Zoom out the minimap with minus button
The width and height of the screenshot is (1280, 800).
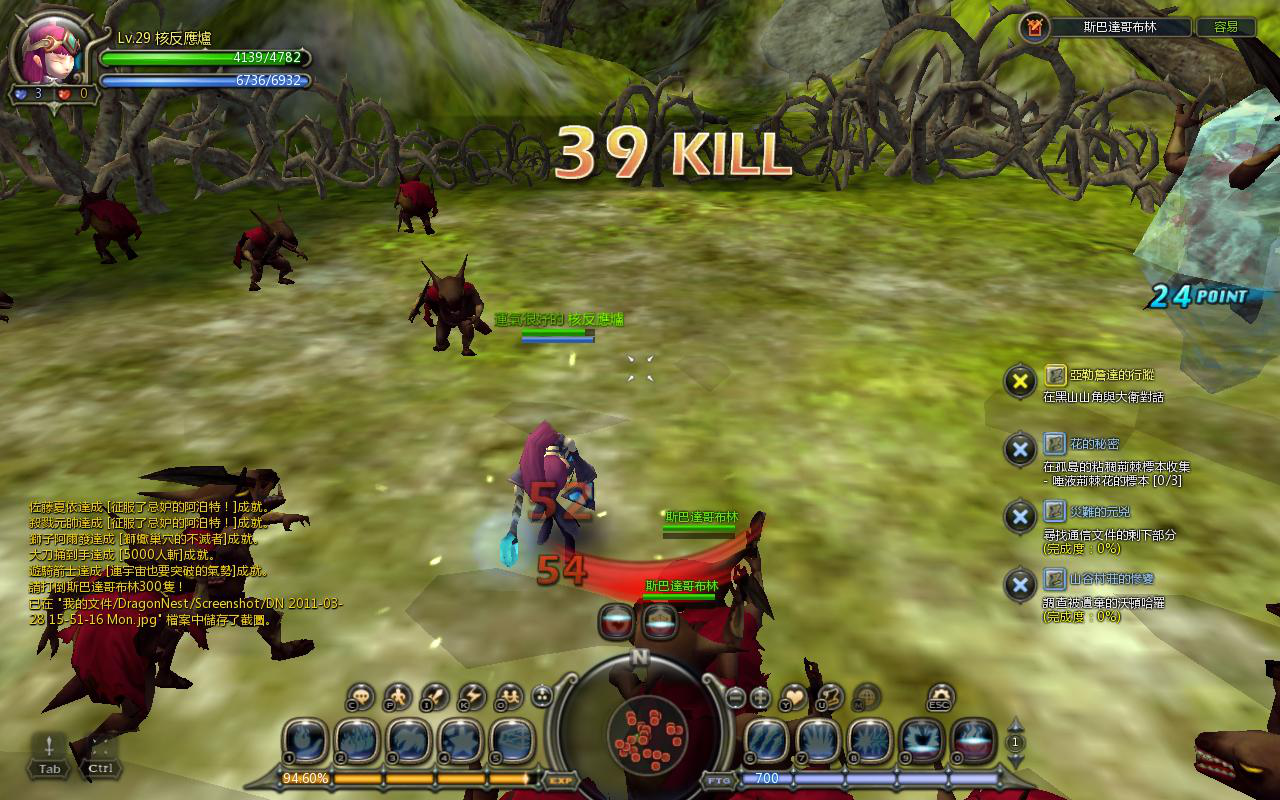pyautogui.click(x=735, y=697)
